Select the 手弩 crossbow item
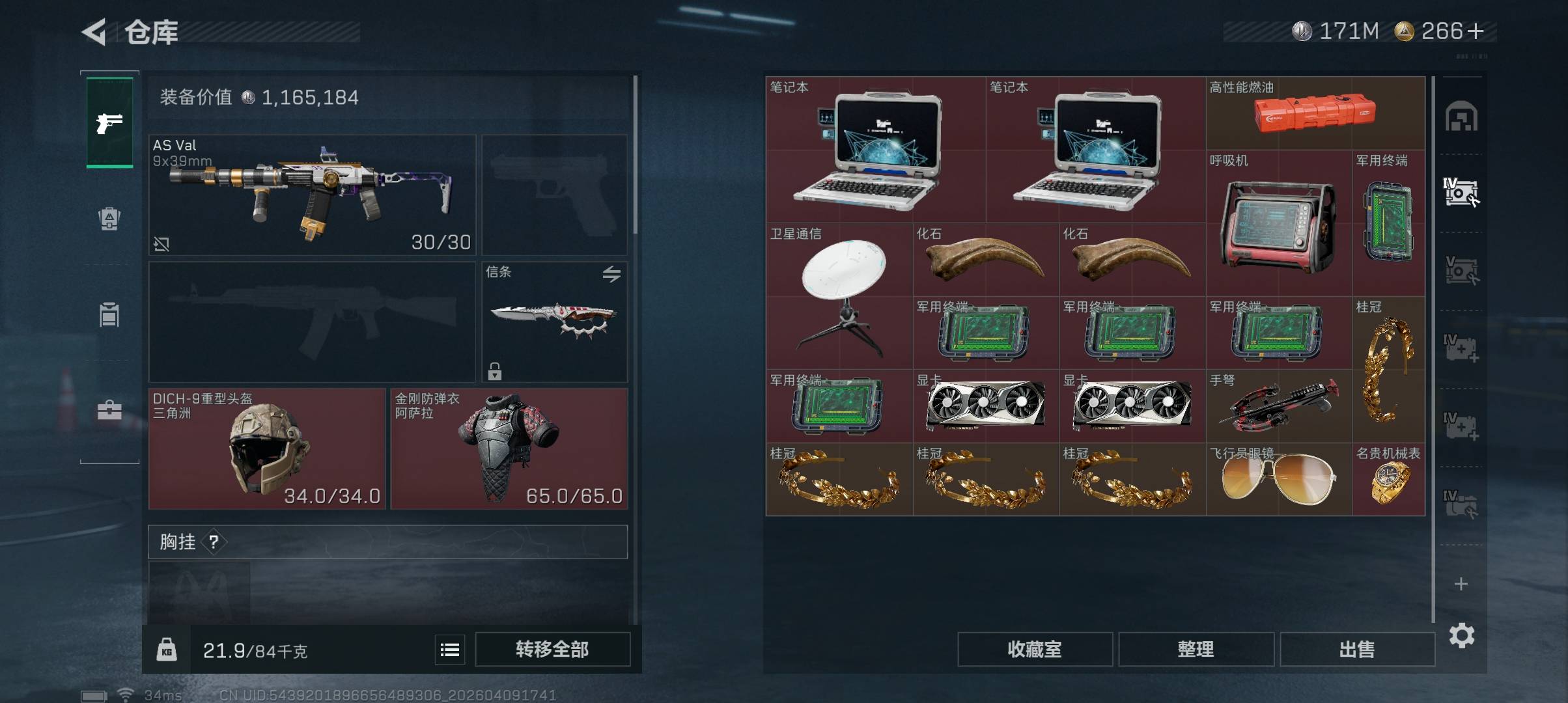The width and height of the screenshot is (1568, 703). tap(1278, 406)
